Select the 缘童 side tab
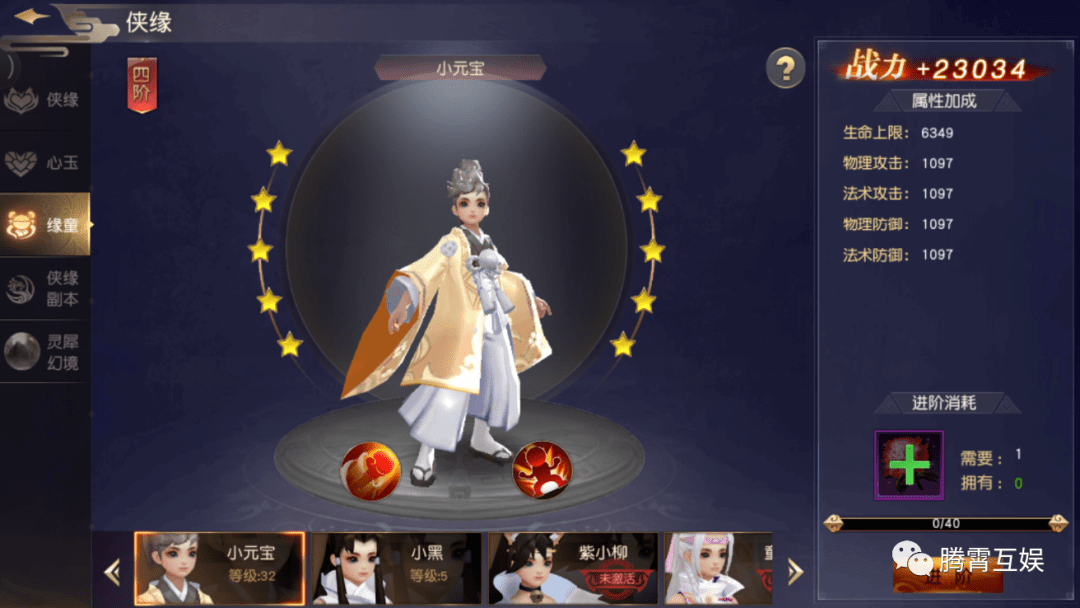 (44, 225)
